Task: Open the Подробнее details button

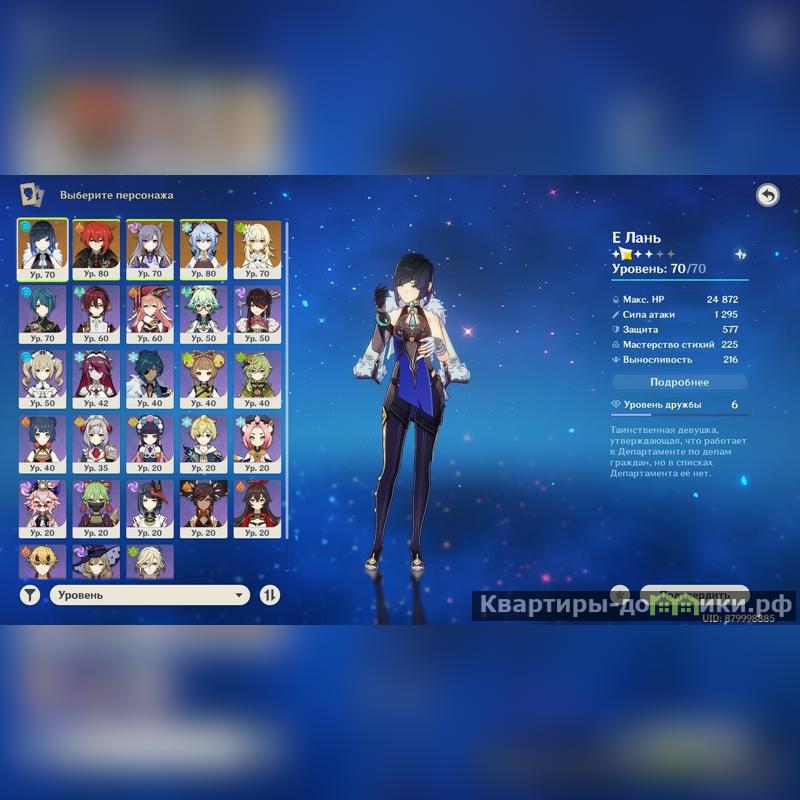Action: click(x=679, y=382)
